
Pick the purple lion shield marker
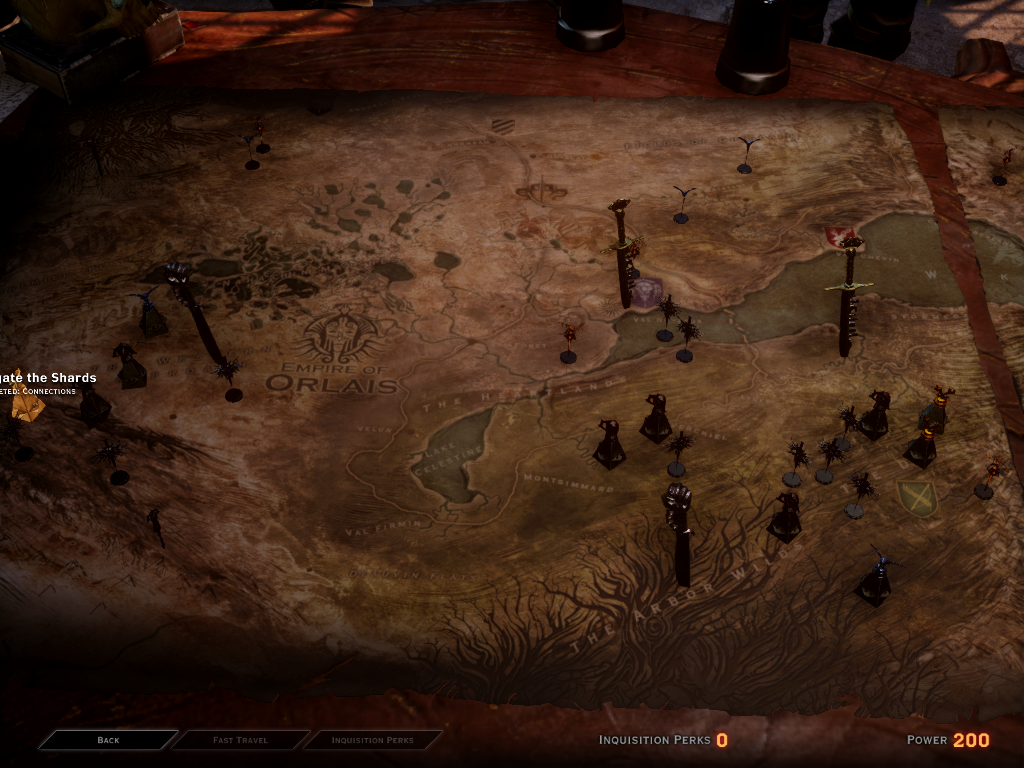coord(648,292)
